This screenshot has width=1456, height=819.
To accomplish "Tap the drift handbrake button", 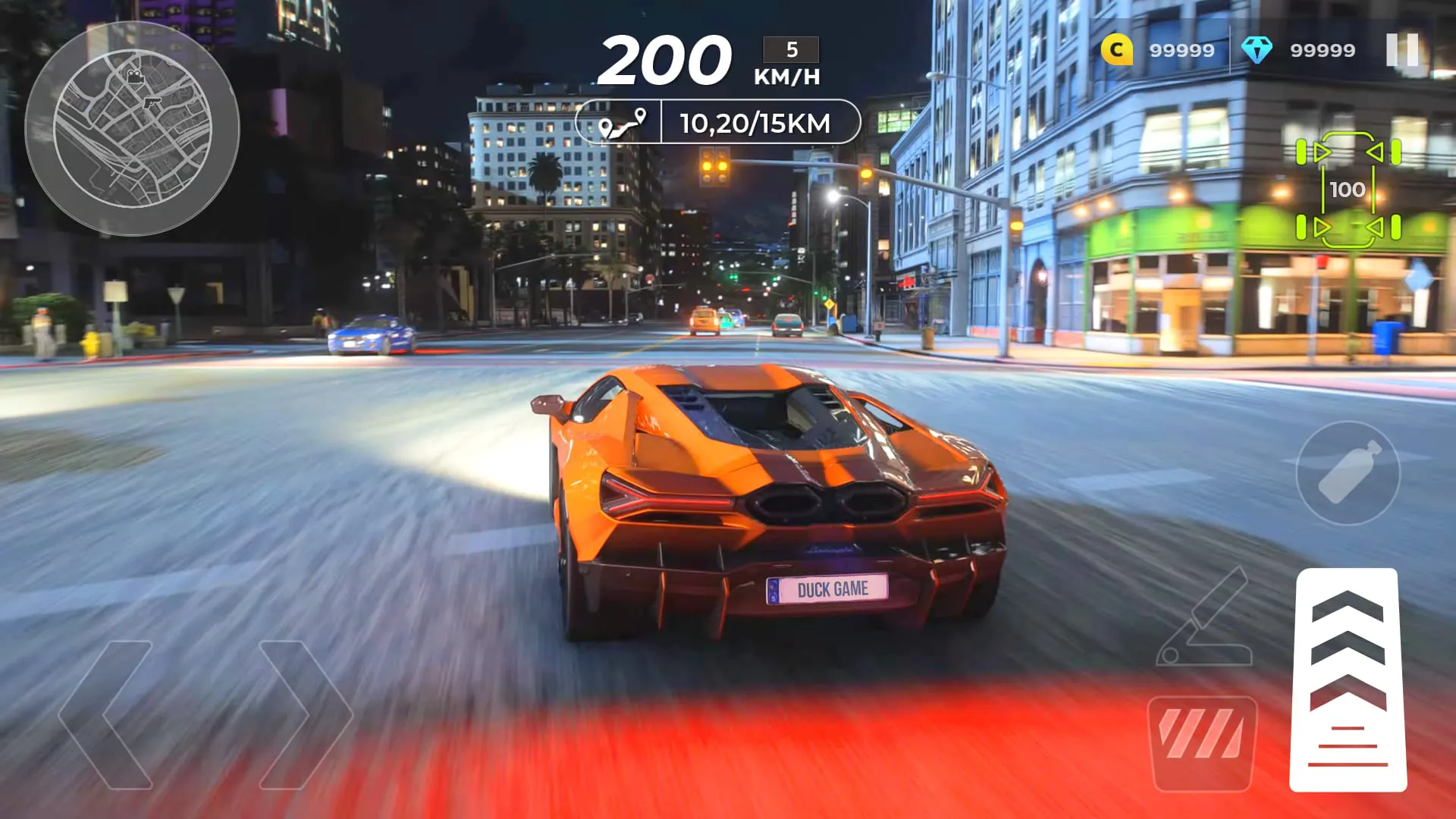I will pyautogui.click(x=1200, y=739).
